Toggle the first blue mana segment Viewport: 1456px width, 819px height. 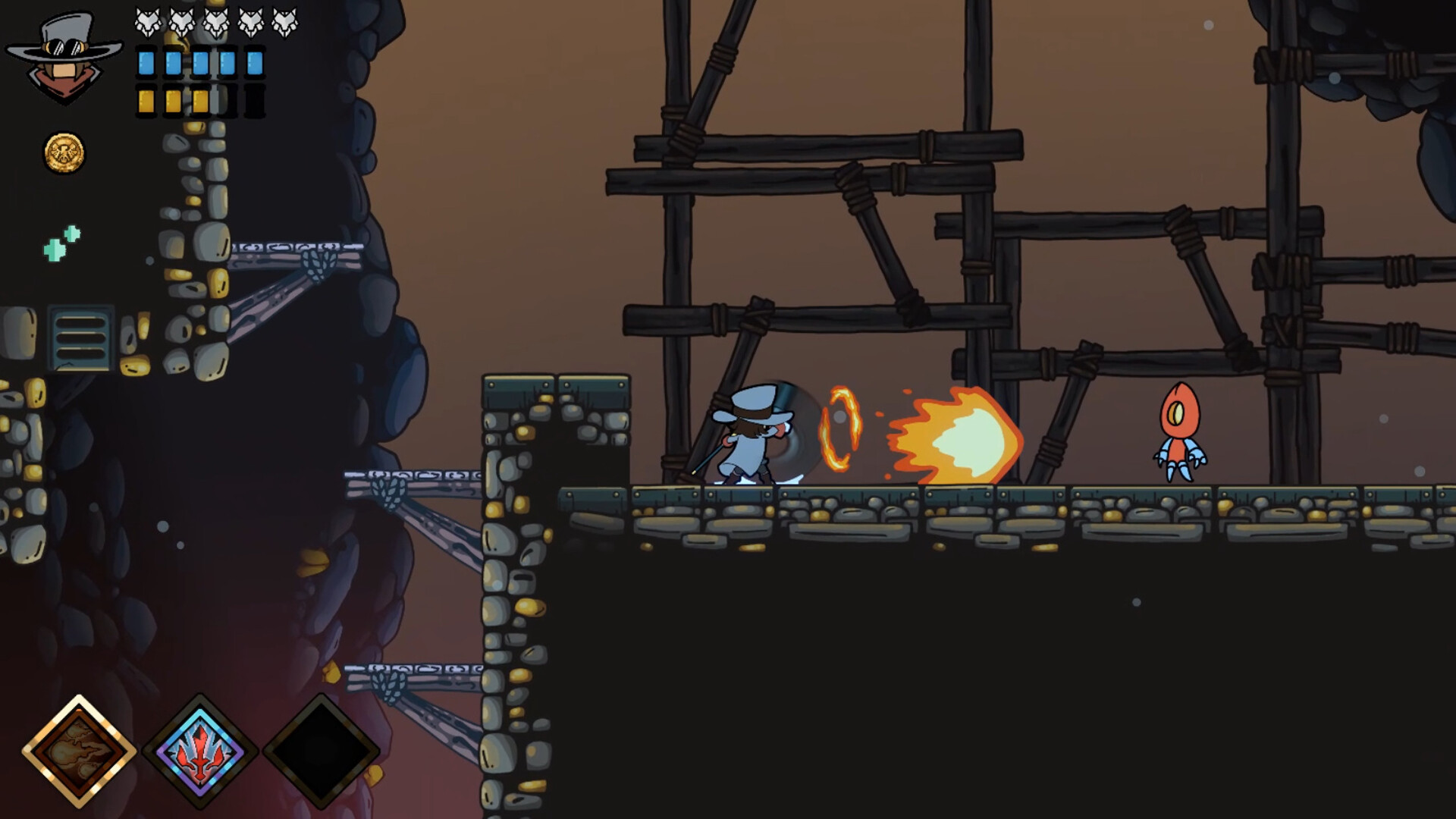click(x=146, y=64)
